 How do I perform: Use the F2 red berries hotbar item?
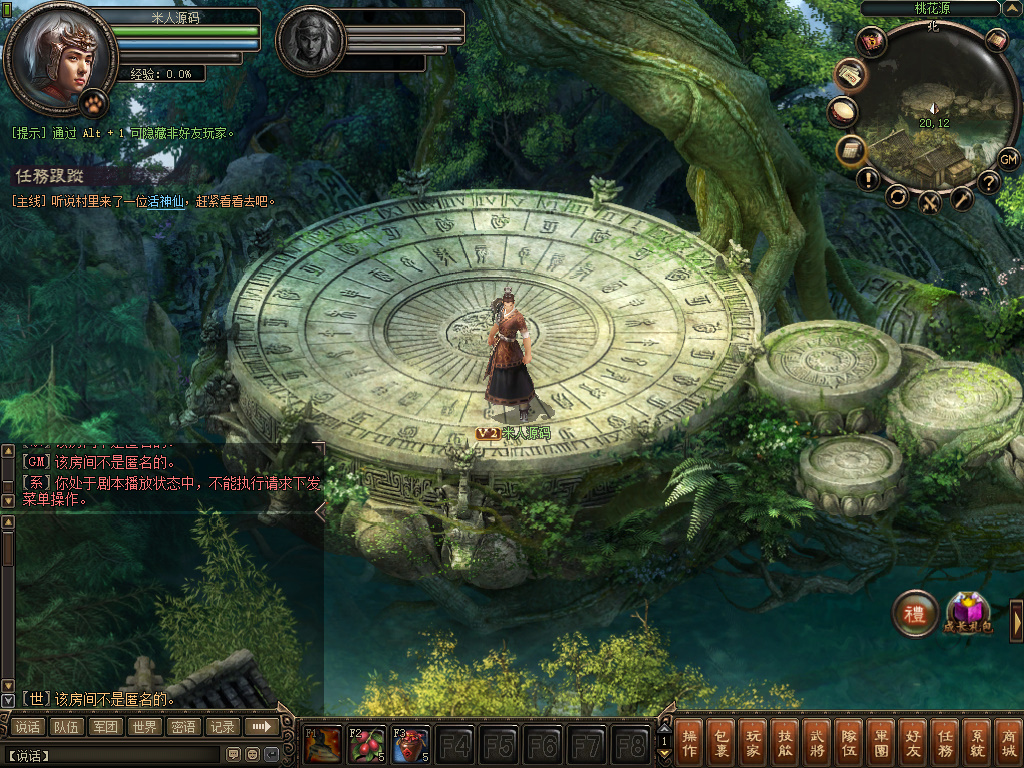click(366, 745)
